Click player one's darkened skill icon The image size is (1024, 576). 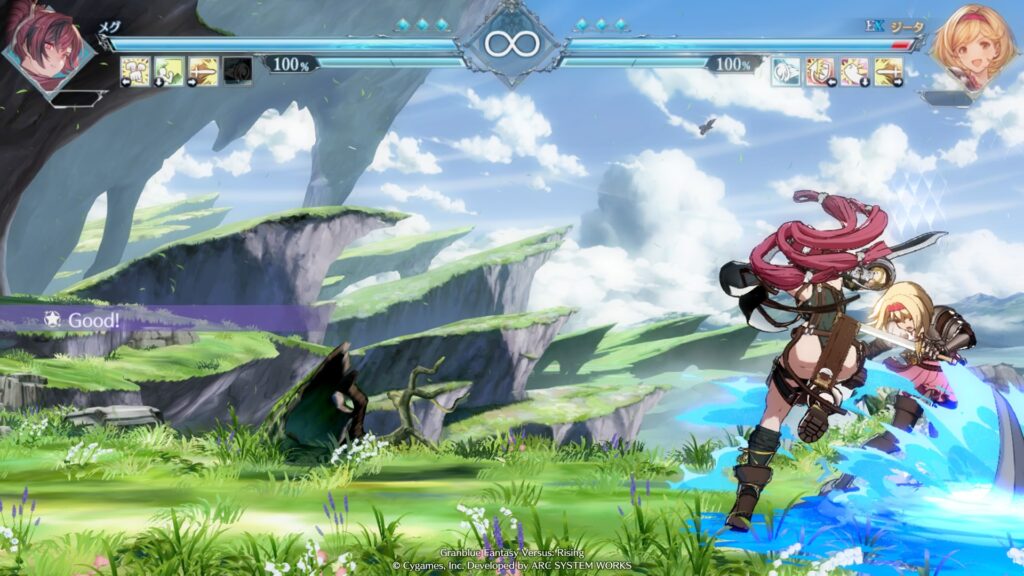point(237,71)
